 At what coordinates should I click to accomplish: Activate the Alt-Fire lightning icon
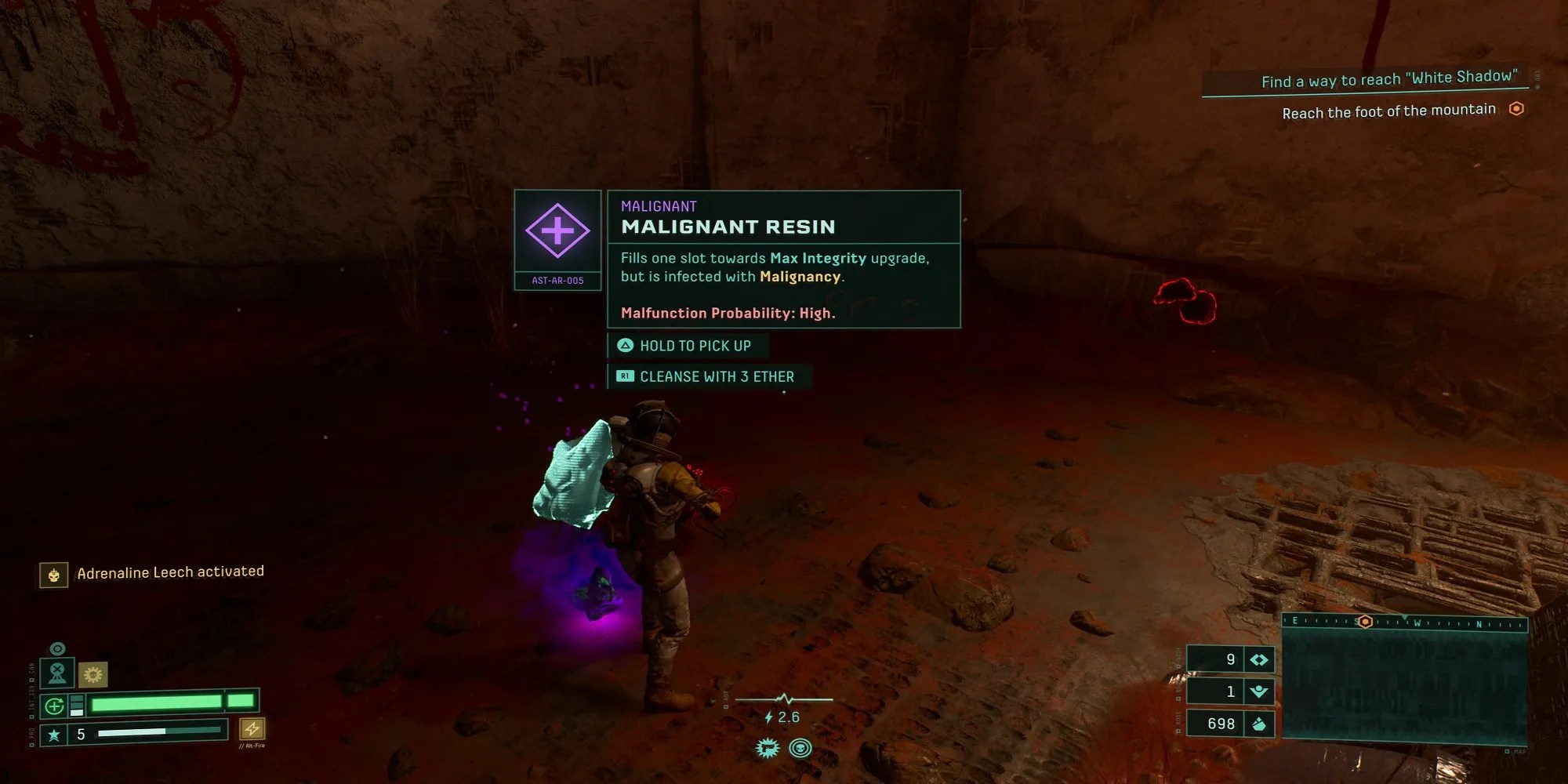pos(252,729)
